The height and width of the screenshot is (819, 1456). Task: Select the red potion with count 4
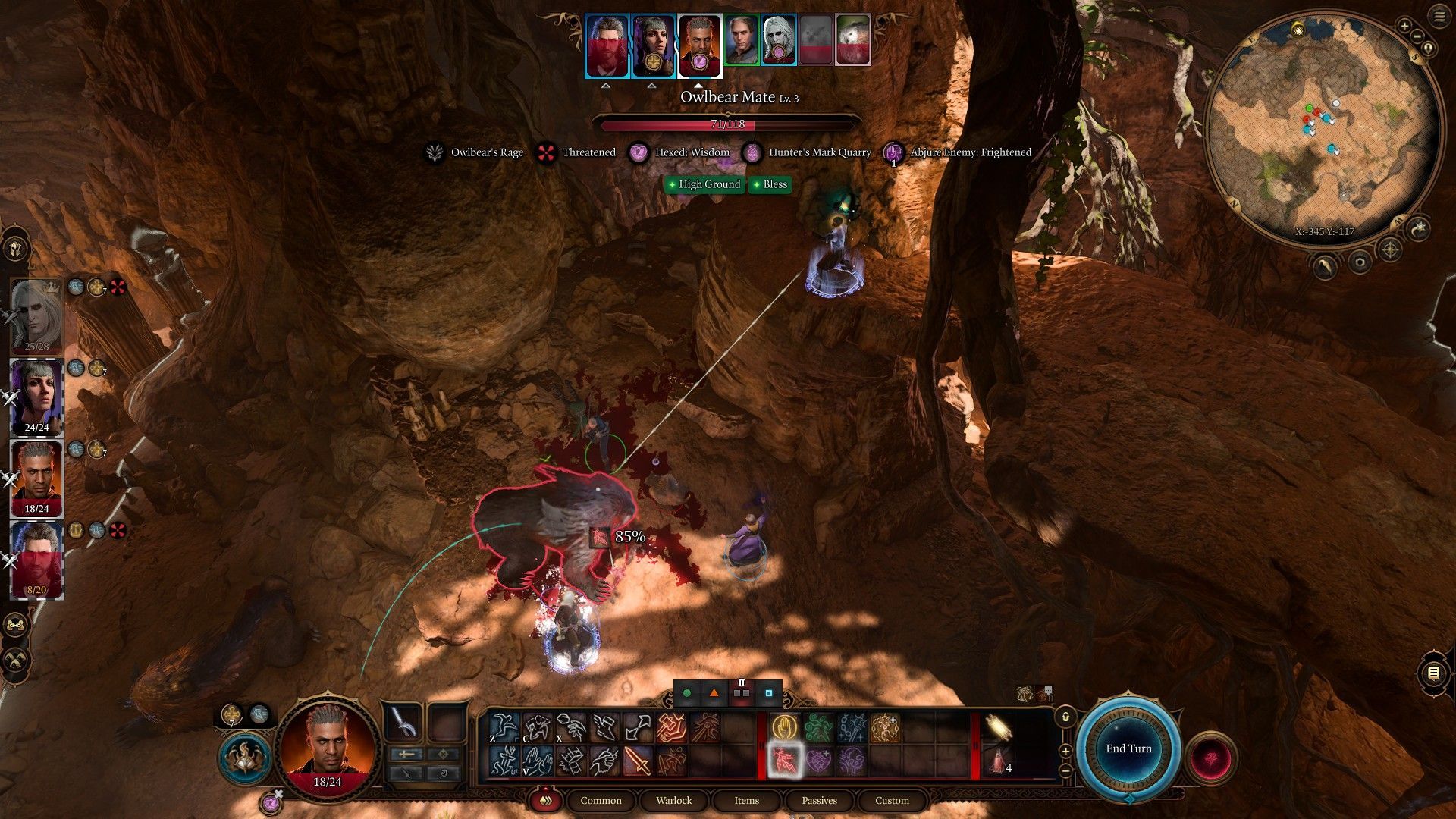click(x=998, y=761)
